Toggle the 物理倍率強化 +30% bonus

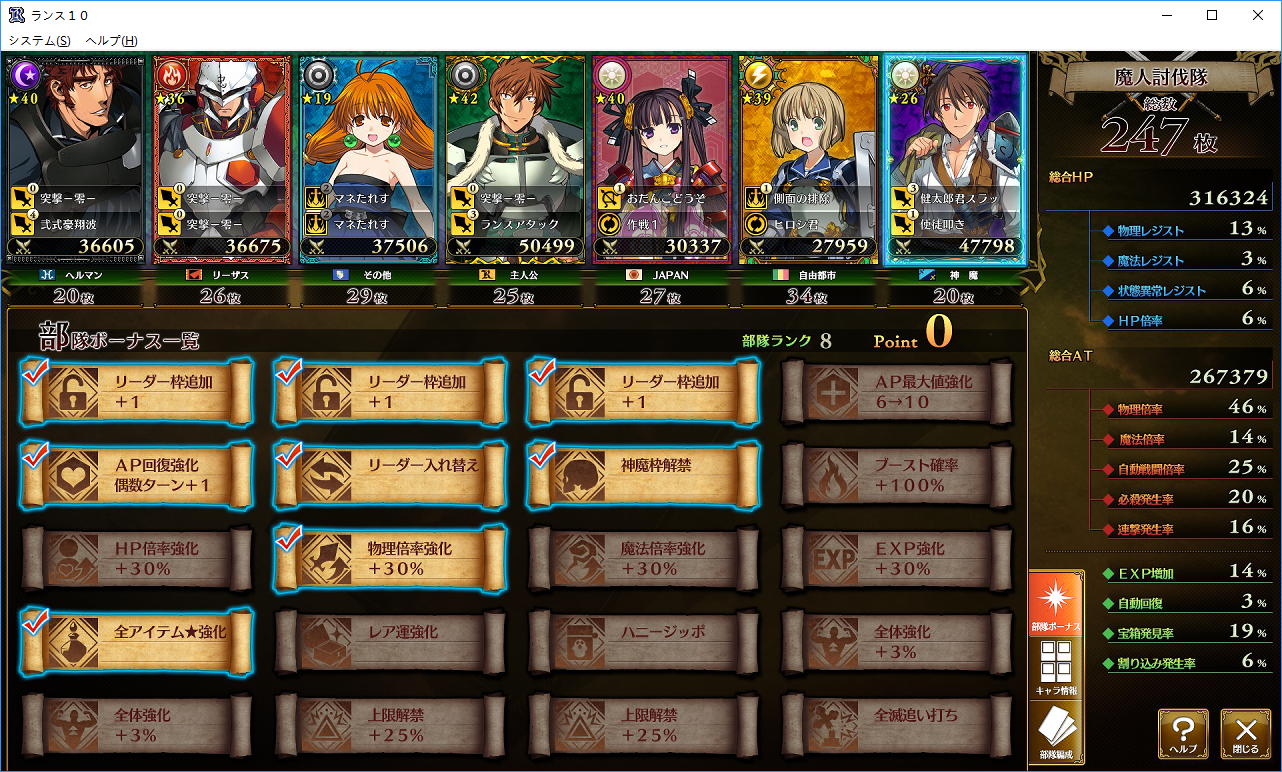point(390,558)
